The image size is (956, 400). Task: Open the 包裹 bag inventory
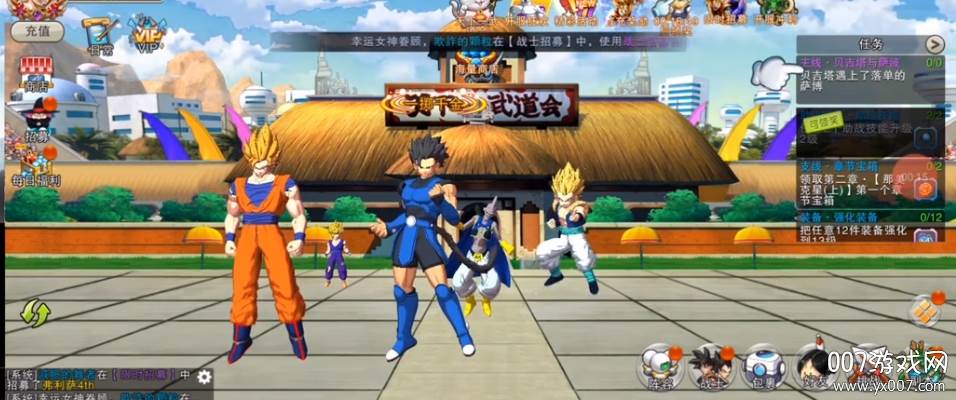tap(764, 367)
